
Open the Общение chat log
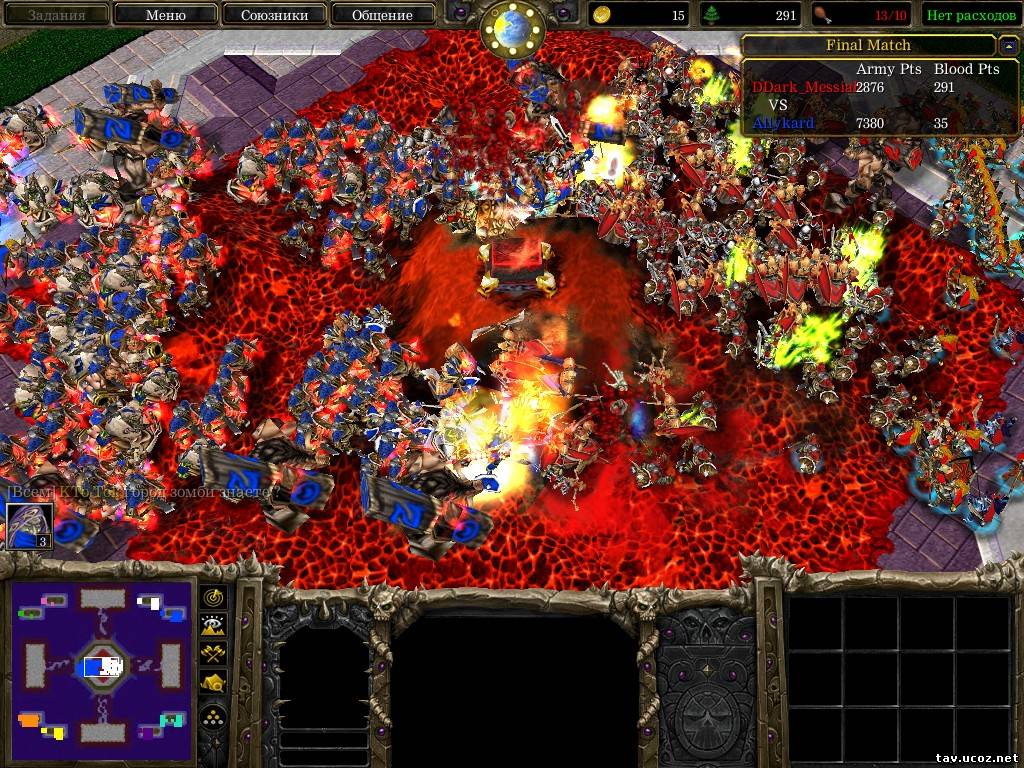point(382,15)
